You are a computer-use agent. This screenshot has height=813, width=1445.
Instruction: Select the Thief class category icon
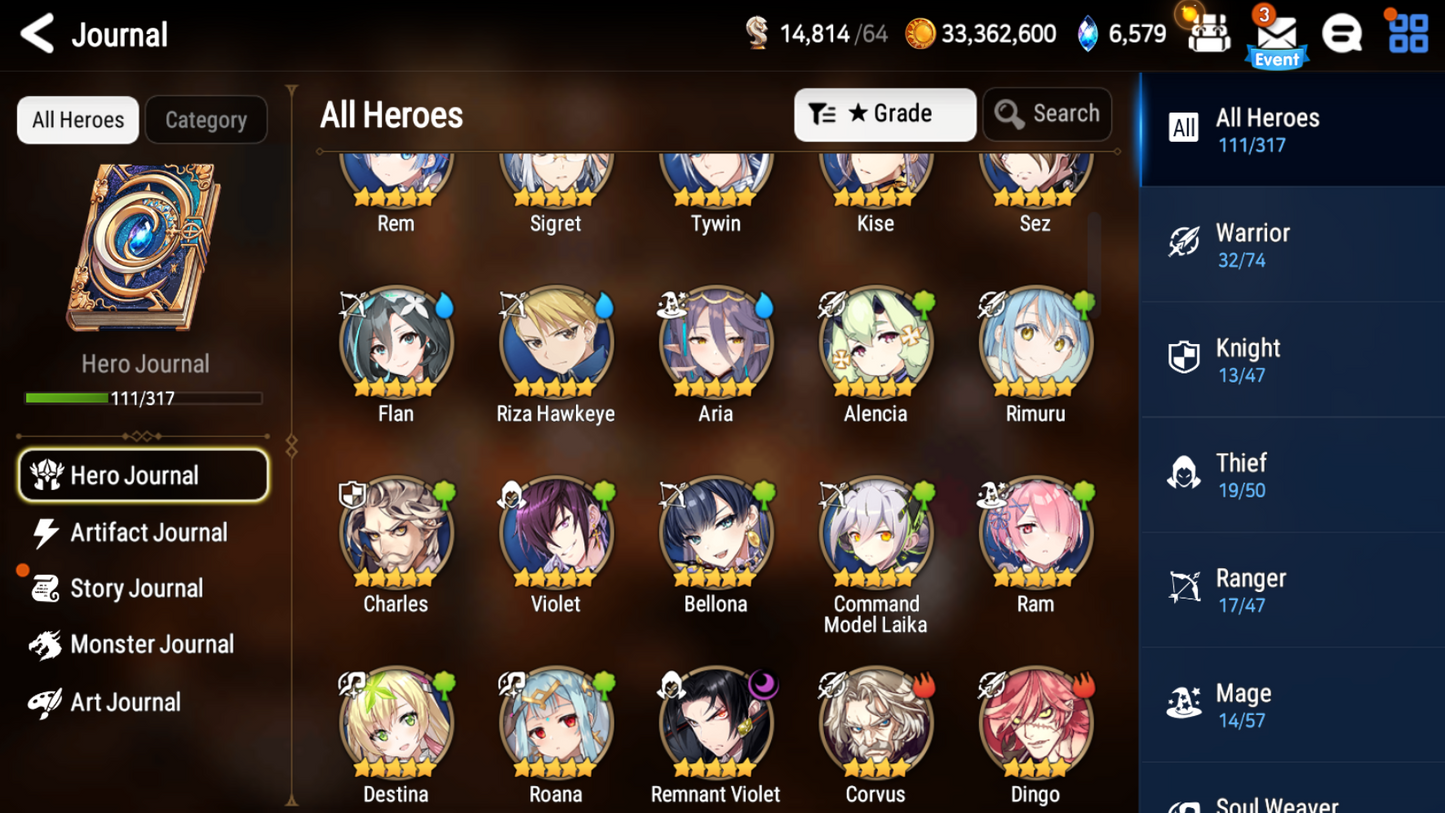(x=1184, y=471)
